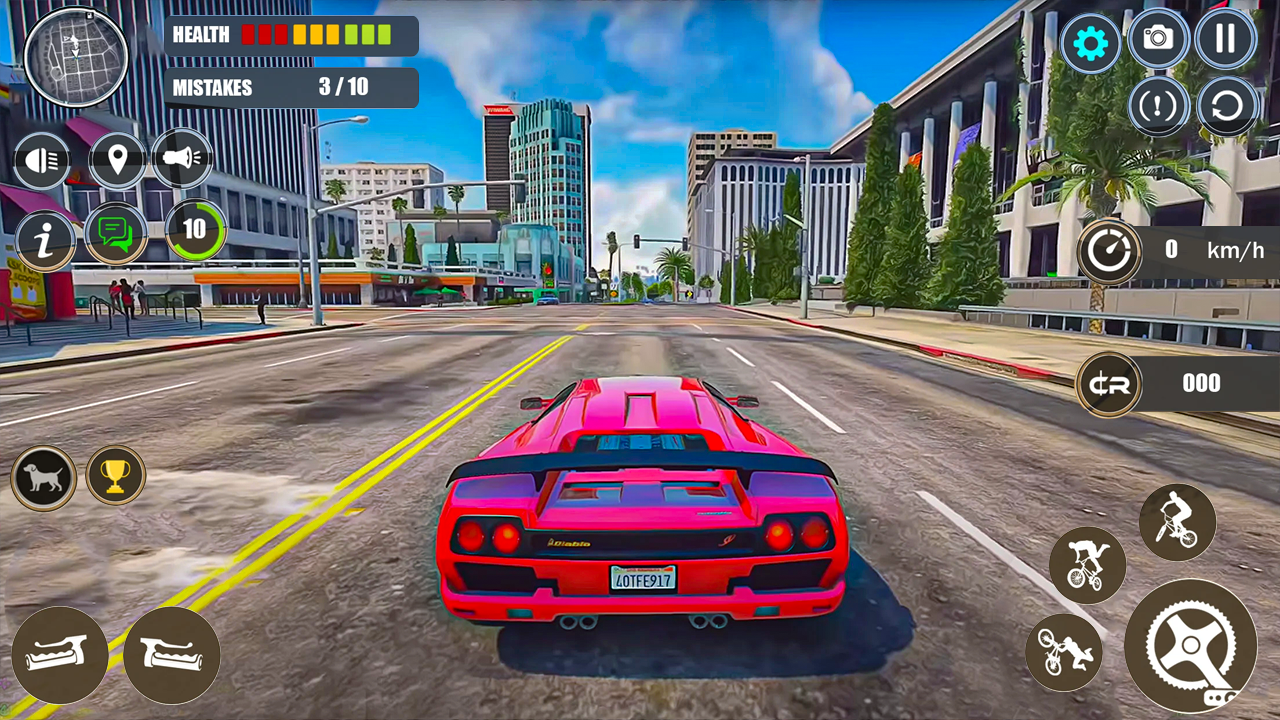The height and width of the screenshot is (720, 1280).
Task: Check the green countdown timer circle
Action: 196,230
